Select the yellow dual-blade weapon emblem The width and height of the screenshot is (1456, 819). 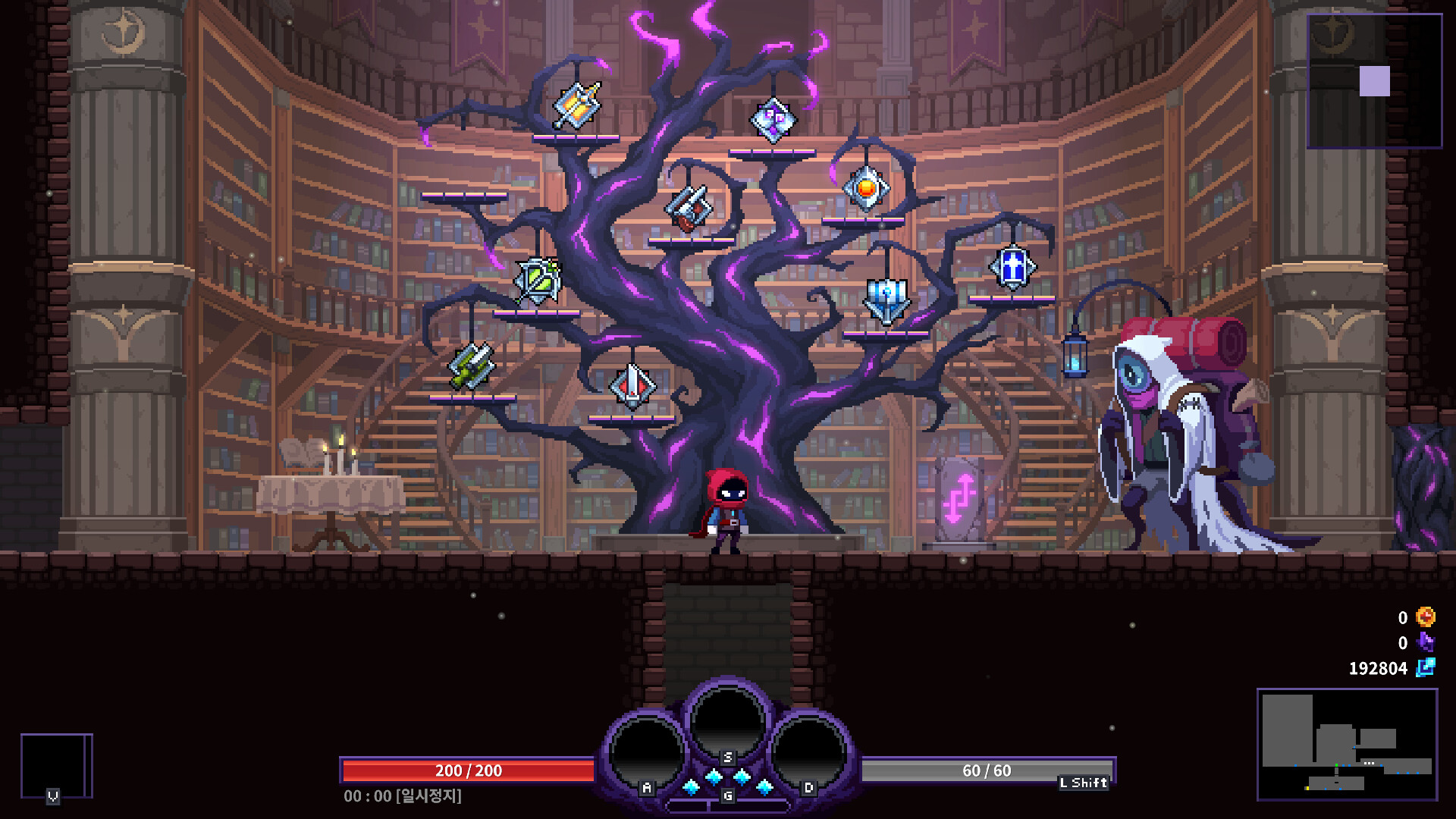coord(470,369)
